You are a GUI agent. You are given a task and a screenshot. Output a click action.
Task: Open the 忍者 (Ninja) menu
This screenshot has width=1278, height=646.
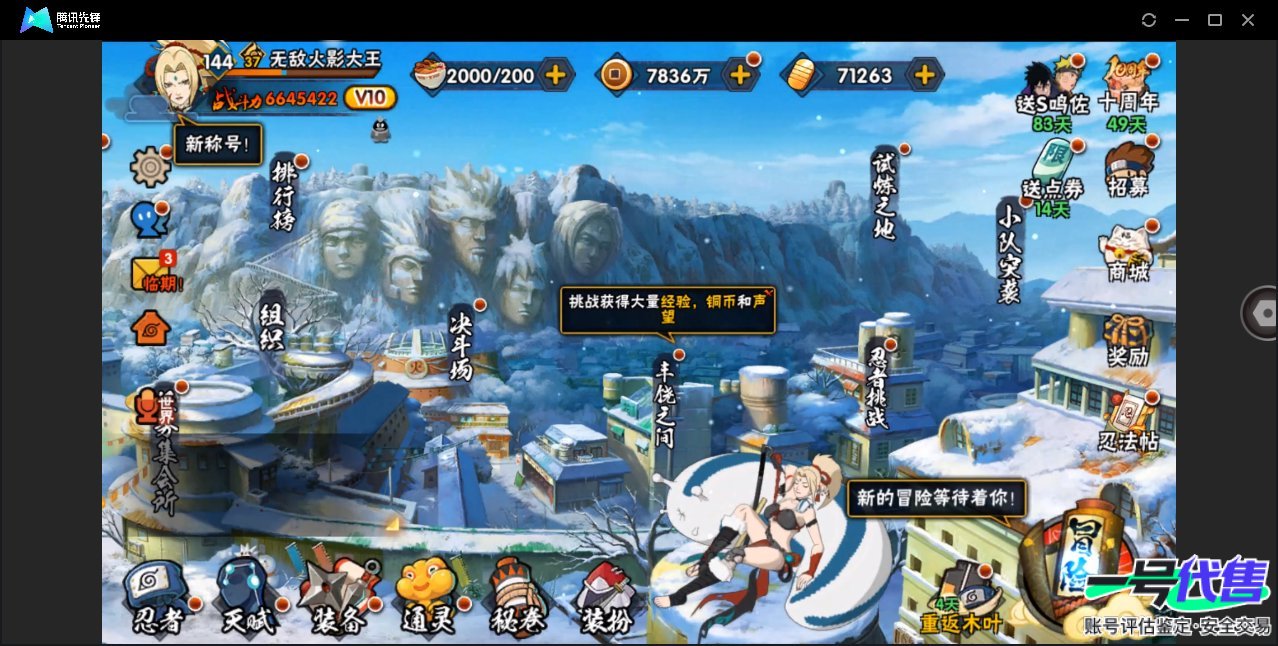coord(158,596)
